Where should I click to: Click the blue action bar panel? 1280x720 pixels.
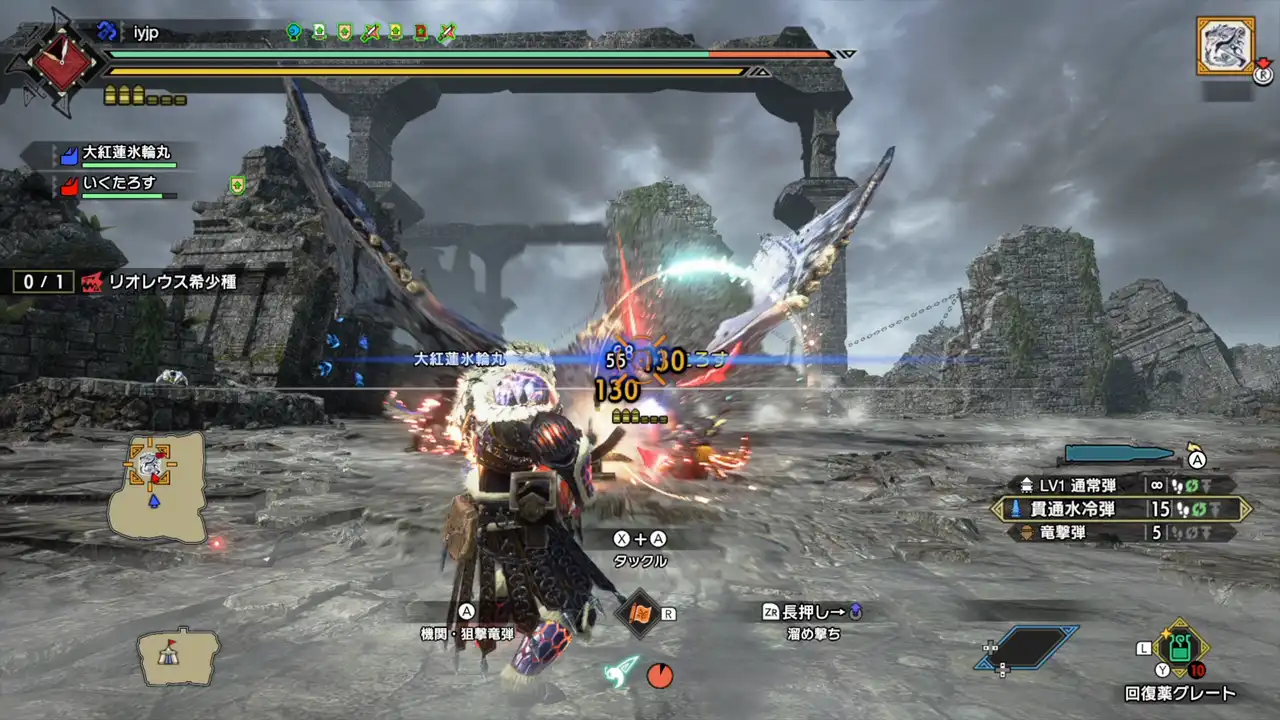tap(1028, 648)
